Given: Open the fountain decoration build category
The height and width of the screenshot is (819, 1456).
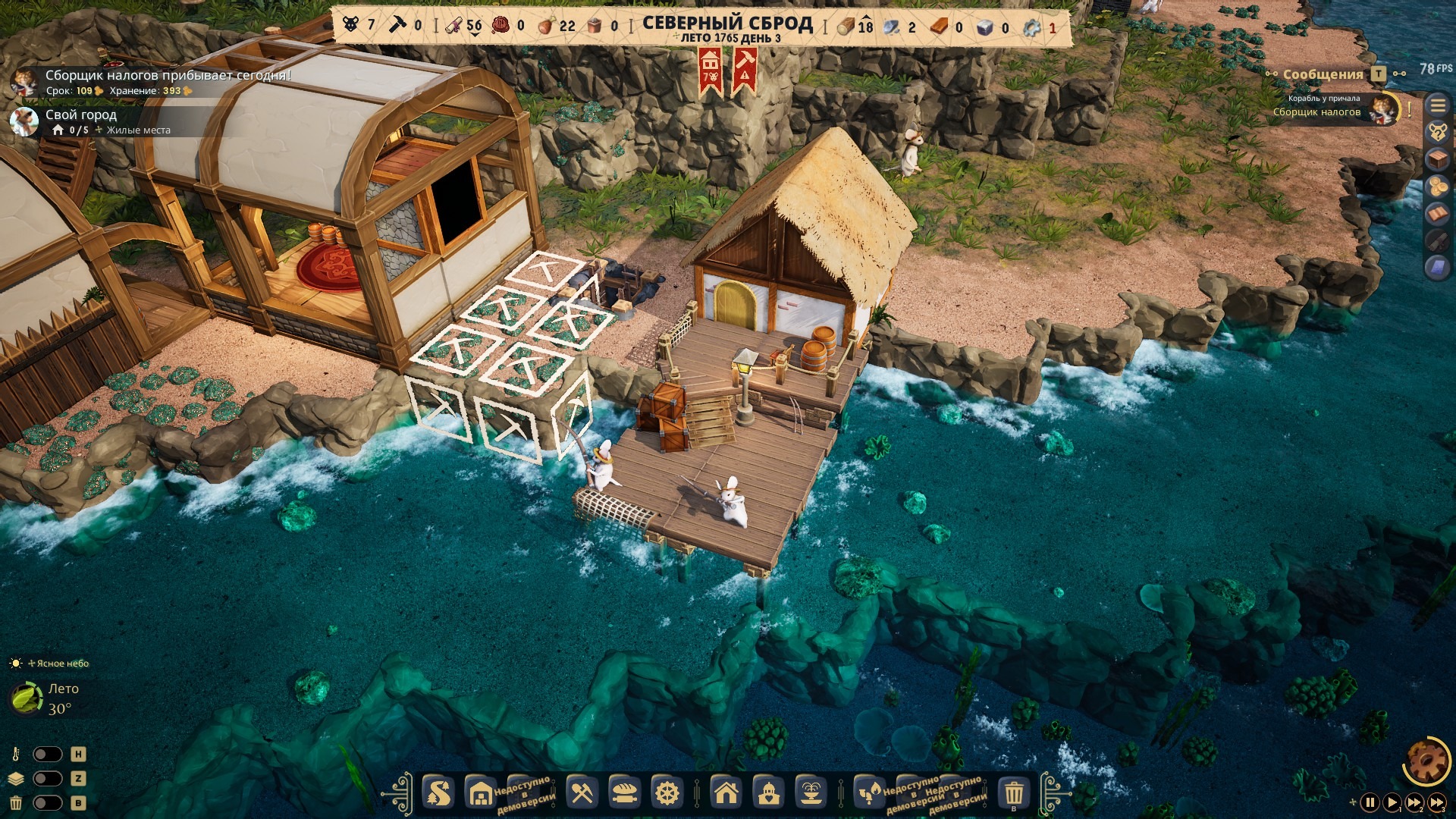Looking at the screenshot, I should pyautogui.click(x=811, y=793).
